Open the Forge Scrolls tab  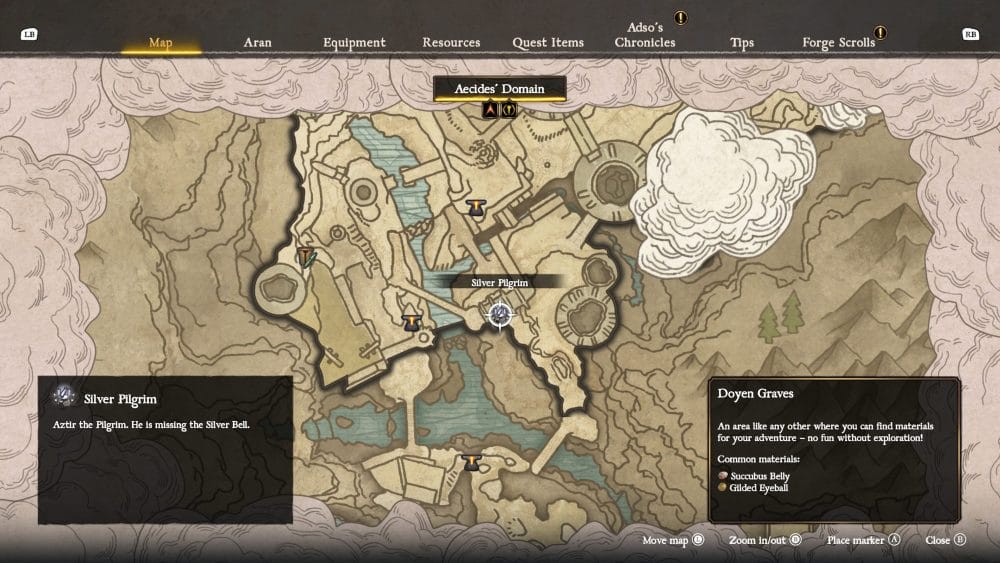(838, 43)
